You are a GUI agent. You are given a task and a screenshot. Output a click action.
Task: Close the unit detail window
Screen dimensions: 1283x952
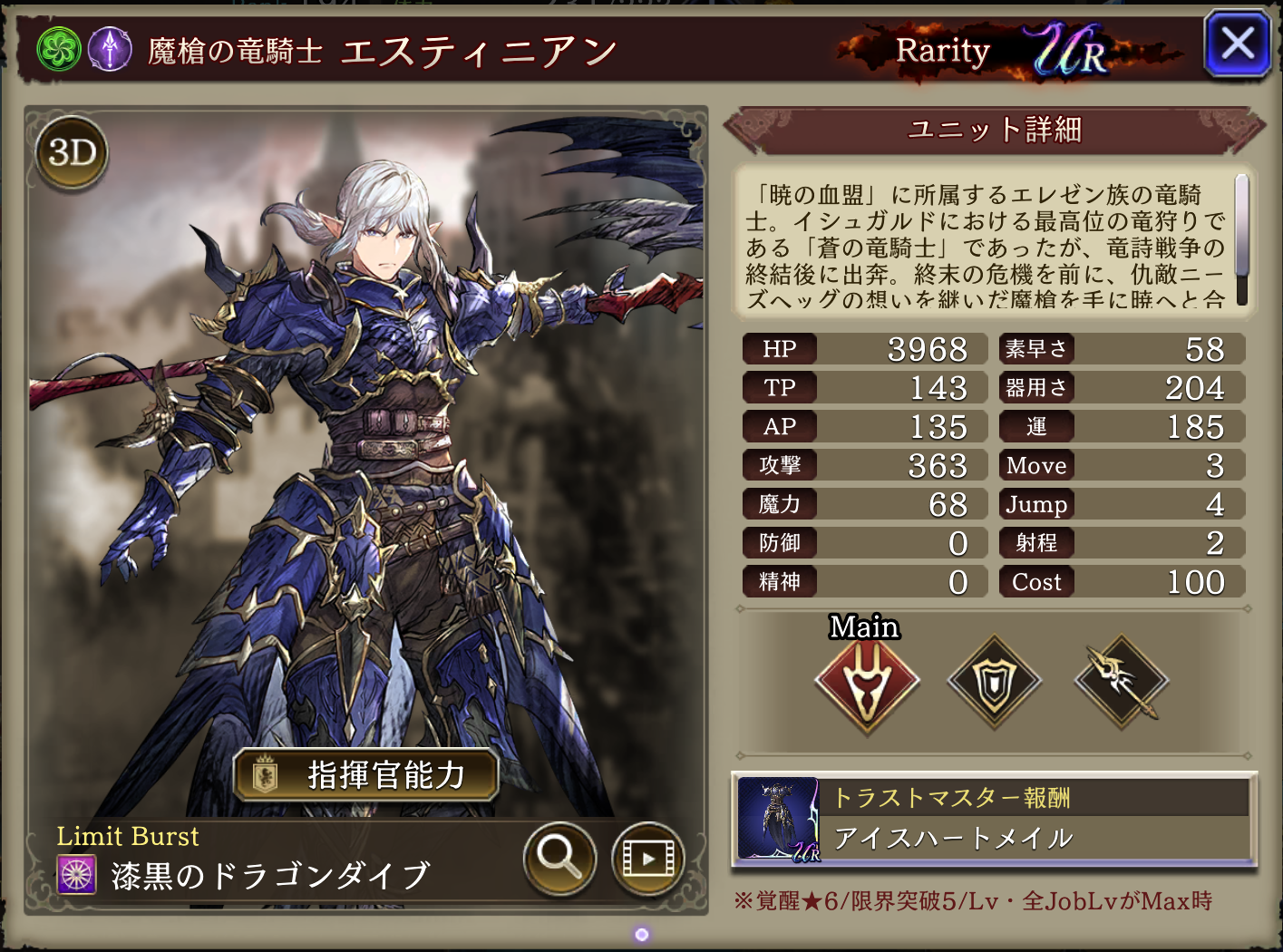[1237, 44]
